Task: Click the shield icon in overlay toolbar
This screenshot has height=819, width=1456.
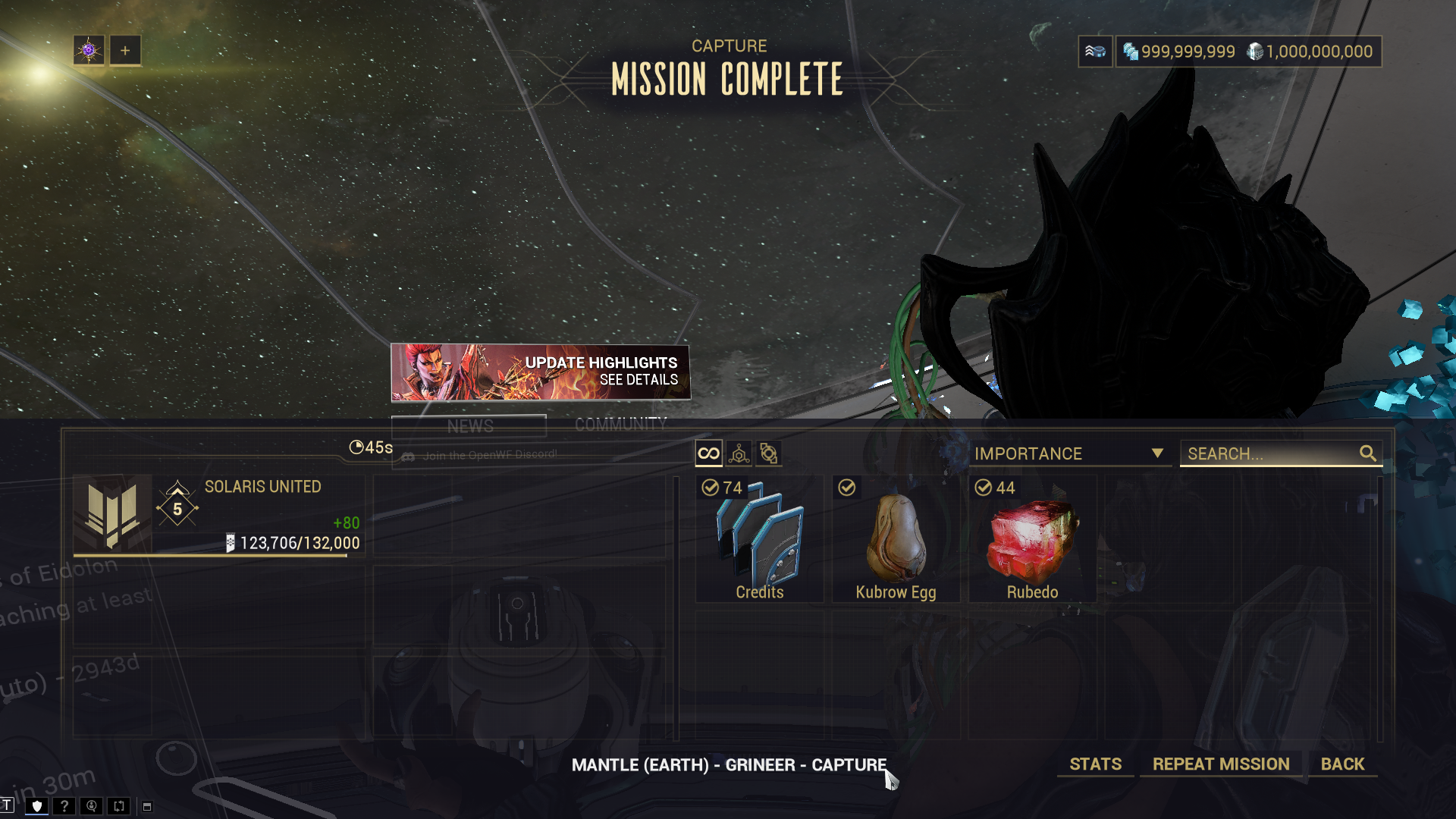Action: (36, 806)
